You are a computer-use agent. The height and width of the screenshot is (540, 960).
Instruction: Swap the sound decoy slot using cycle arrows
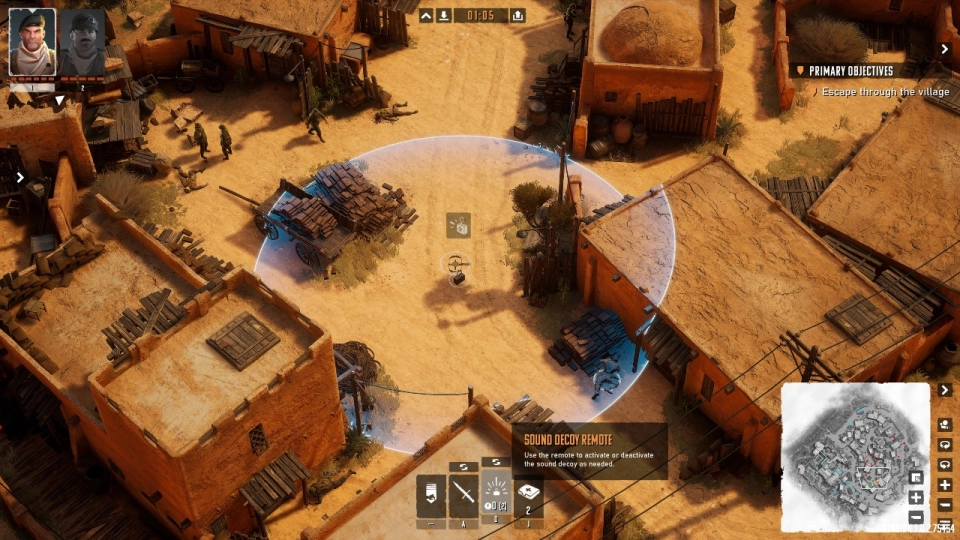496,462
